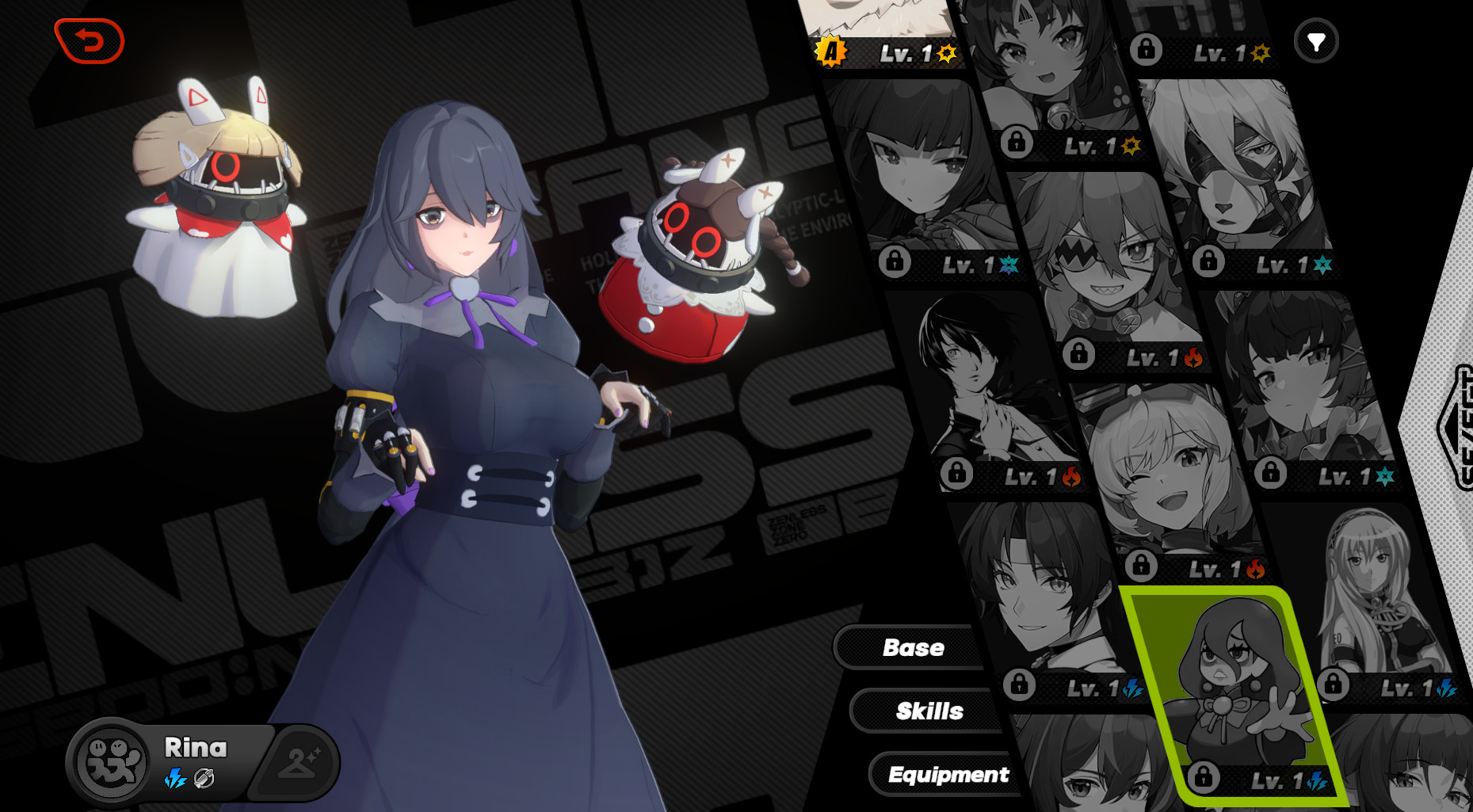The width and height of the screenshot is (1473, 812).
Task: Expand details for the Lv. 1 gold label
Action: (x=907, y=53)
